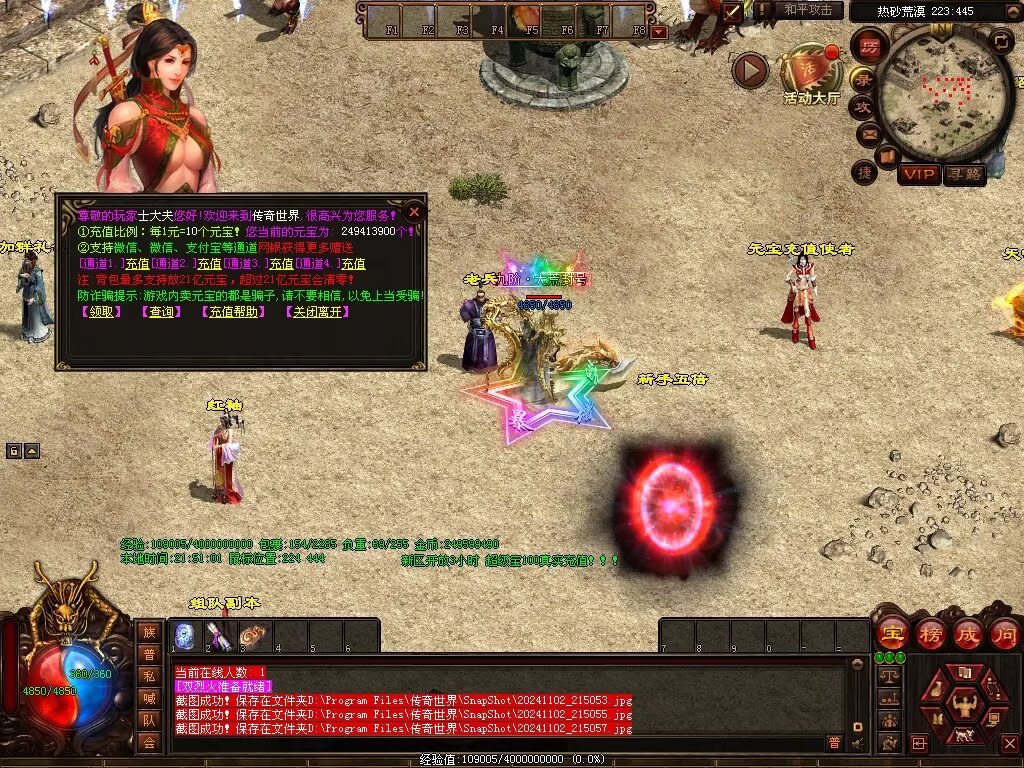This screenshot has height=768, width=1024.
Task: Claim rewards via the 领取 option
Action: (101, 312)
